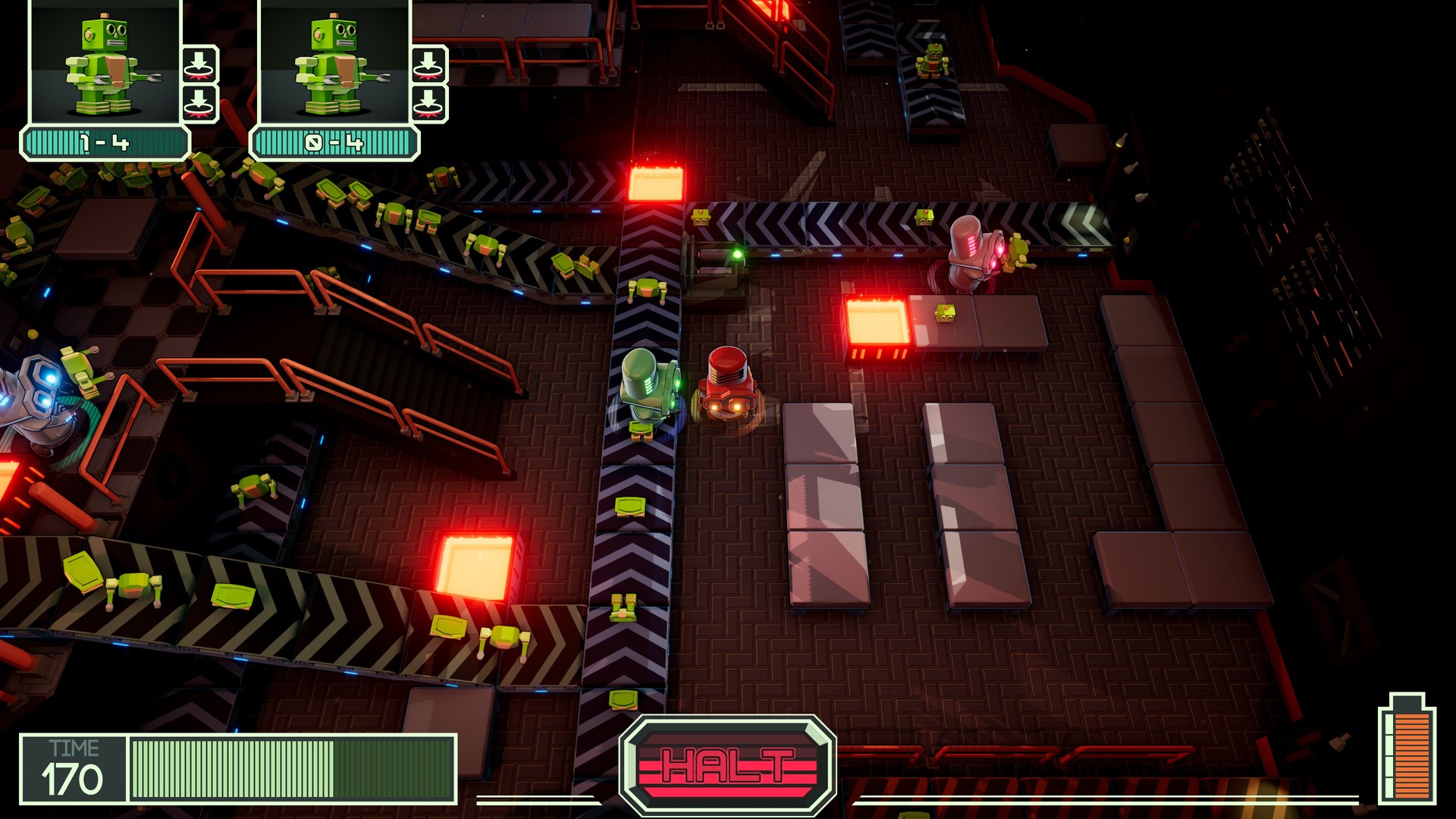Screen dimensions: 1456x819
Task: Open Player 1 score meter showing 1-4
Action: click(106, 141)
